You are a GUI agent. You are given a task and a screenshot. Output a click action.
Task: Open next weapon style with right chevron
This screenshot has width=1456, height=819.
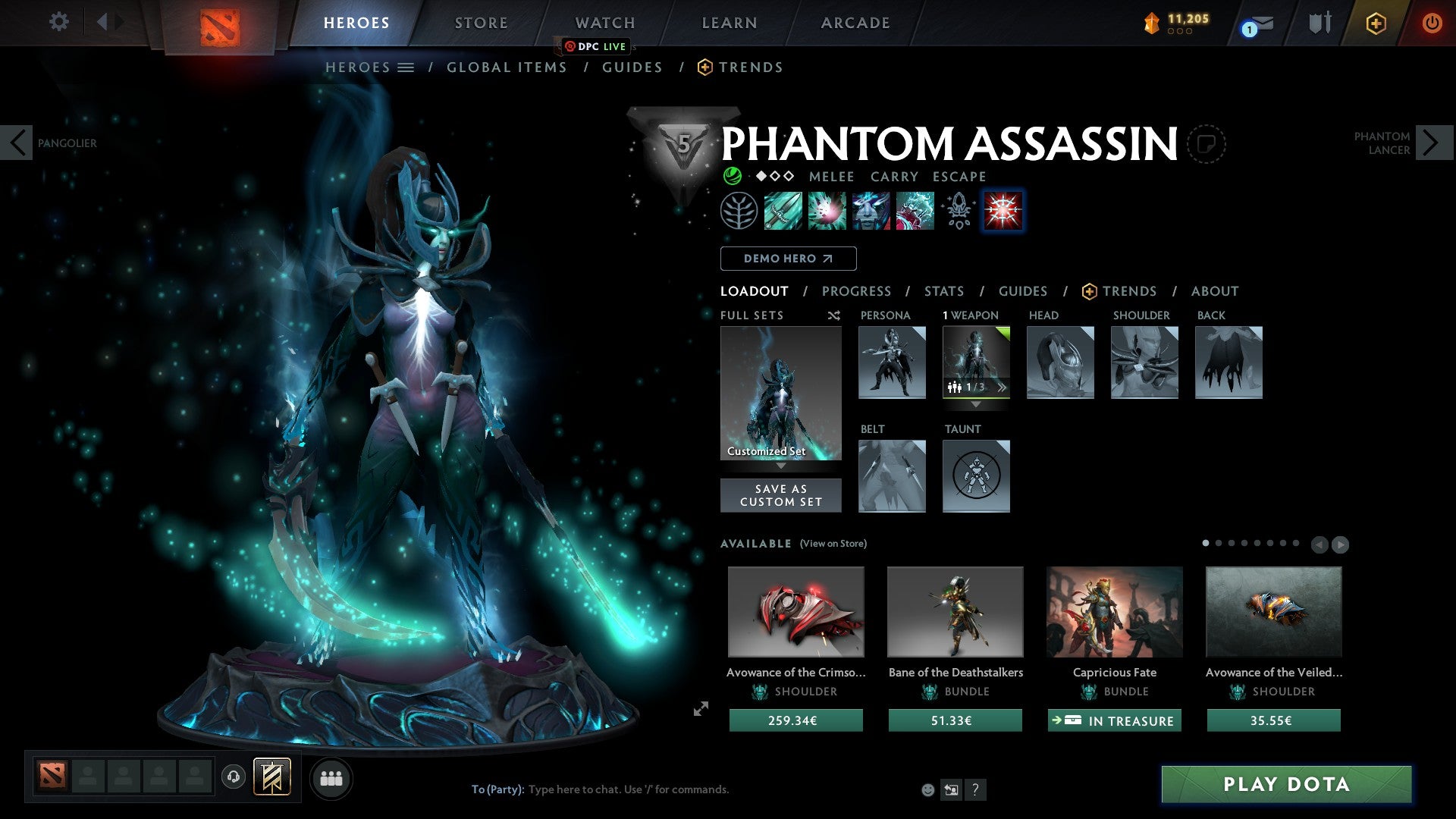point(1003,387)
